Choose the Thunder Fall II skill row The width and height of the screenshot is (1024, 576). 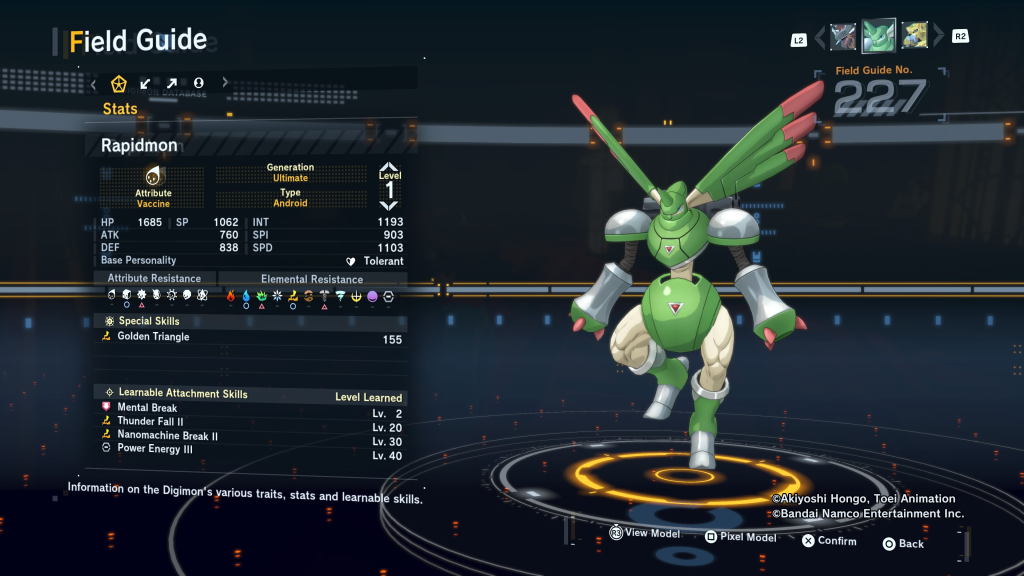[252, 422]
